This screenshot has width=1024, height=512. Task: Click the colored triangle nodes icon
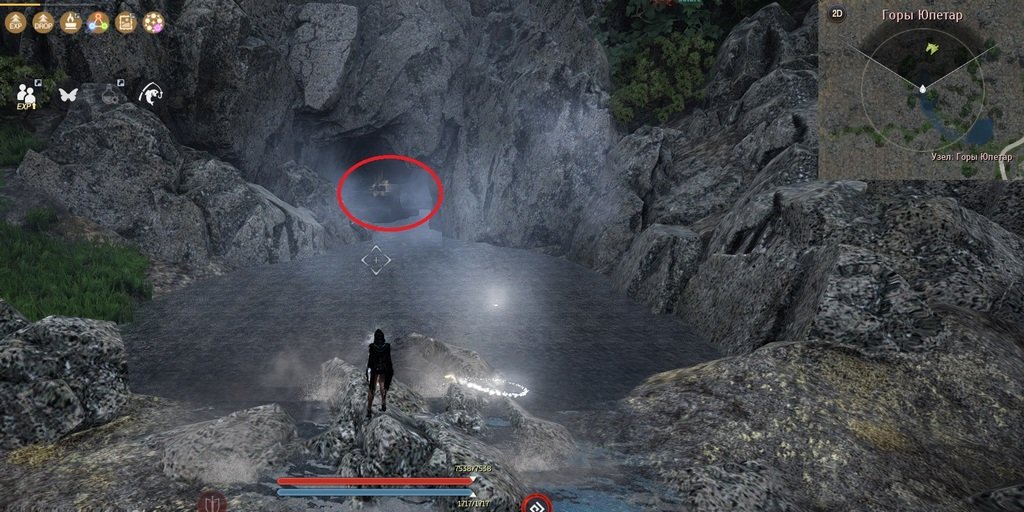pos(98,22)
